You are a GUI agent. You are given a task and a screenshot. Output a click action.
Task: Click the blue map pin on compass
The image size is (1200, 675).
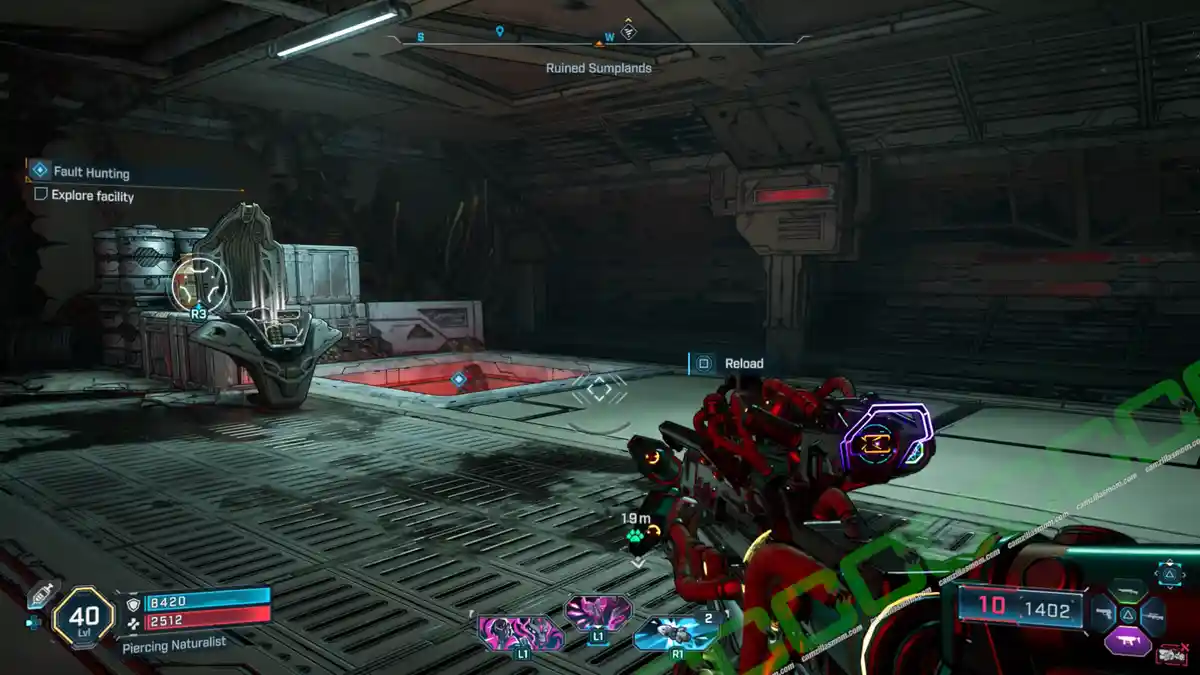(x=499, y=32)
